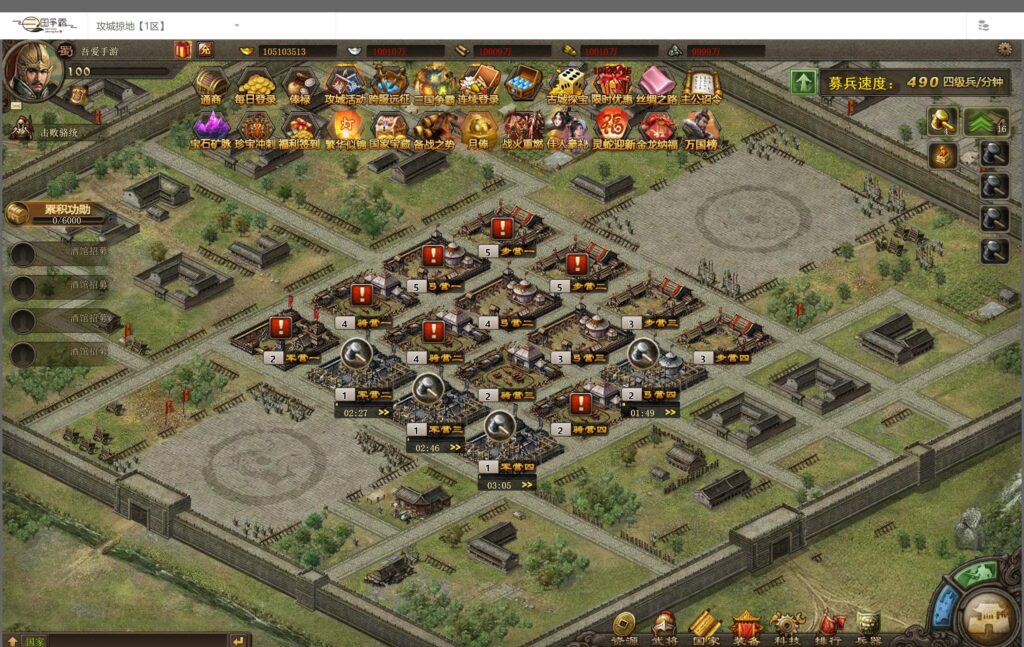
Task: Open the 宝石矿脉 gem mine icon
Action: pos(211,129)
